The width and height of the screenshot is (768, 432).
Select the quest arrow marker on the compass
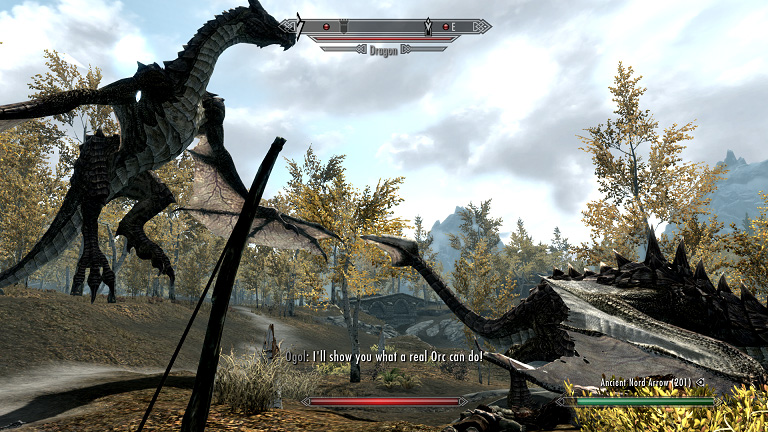pyautogui.click(x=429, y=25)
